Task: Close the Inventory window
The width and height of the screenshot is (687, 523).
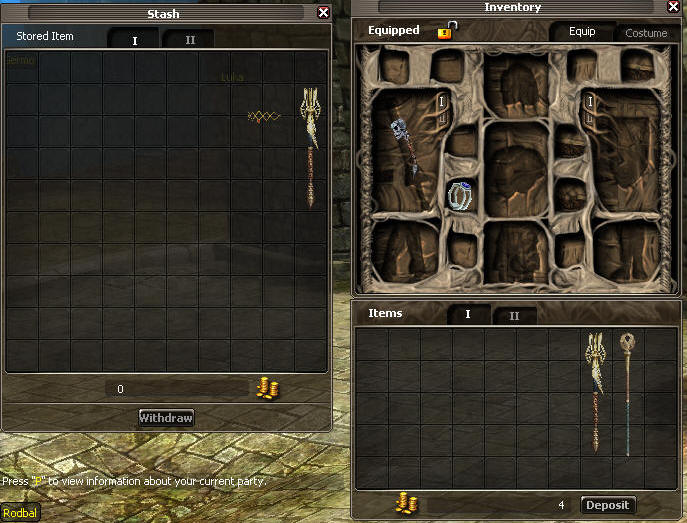Action: [x=675, y=9]
